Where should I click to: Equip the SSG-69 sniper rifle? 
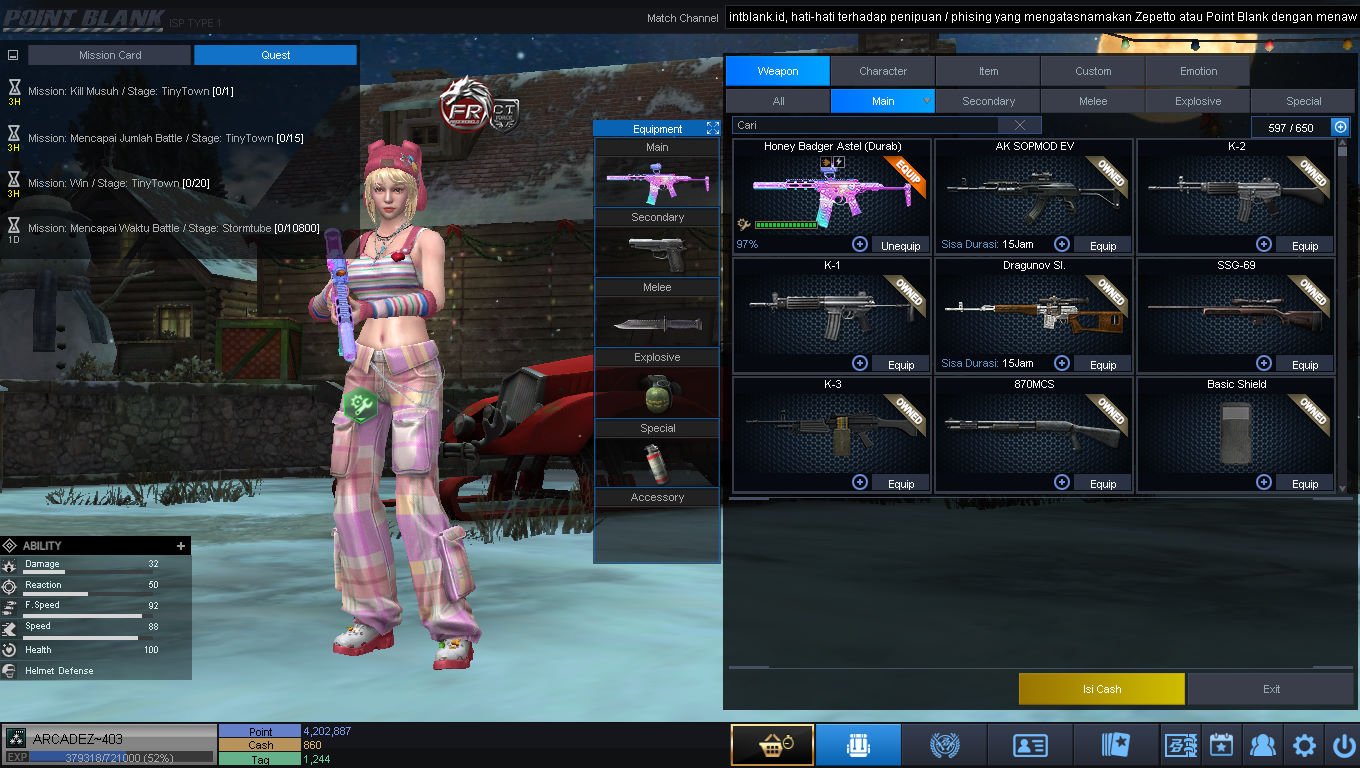point(1304,365)
